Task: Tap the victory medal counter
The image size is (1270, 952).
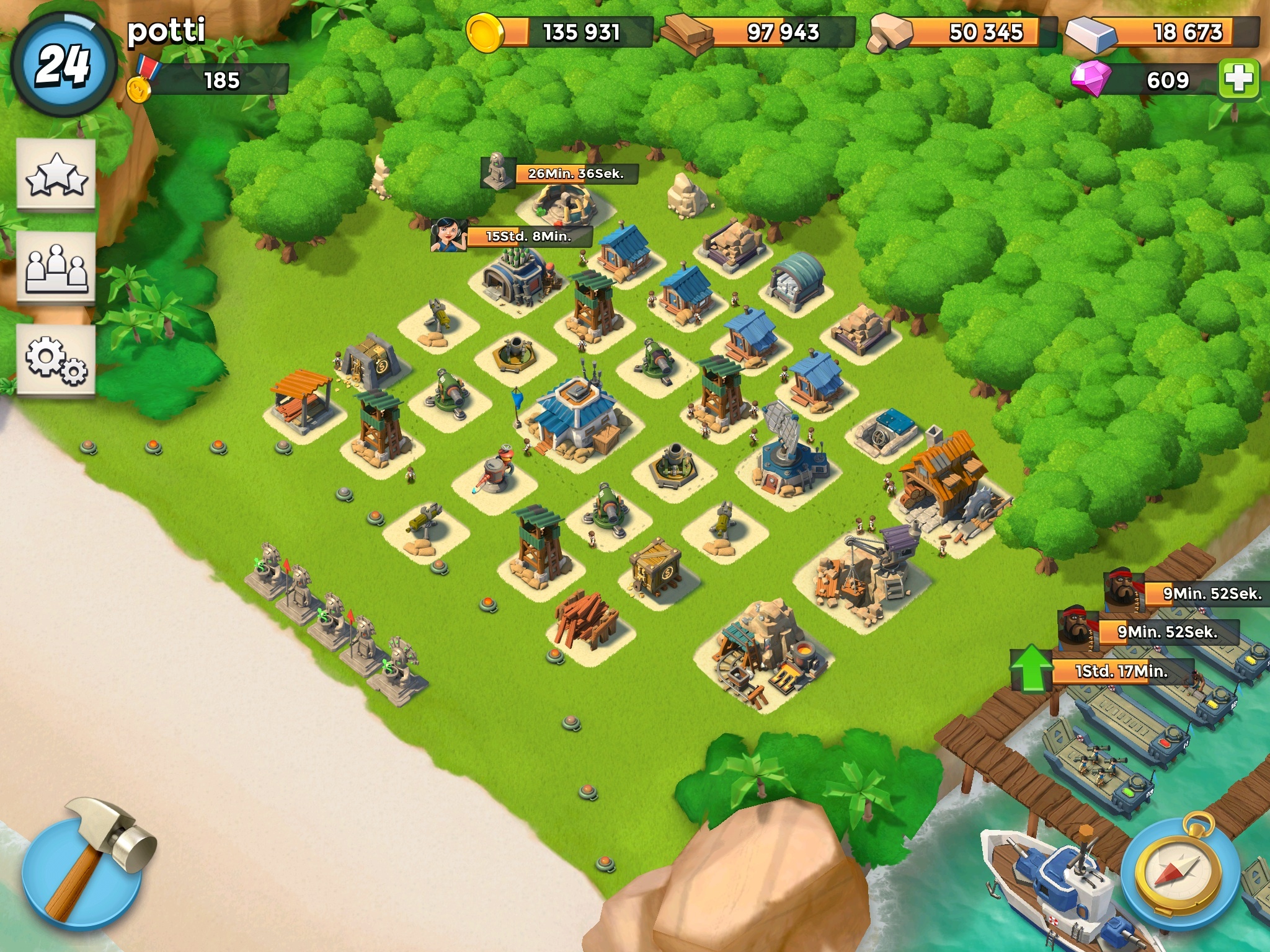Action: click(208, 81)
